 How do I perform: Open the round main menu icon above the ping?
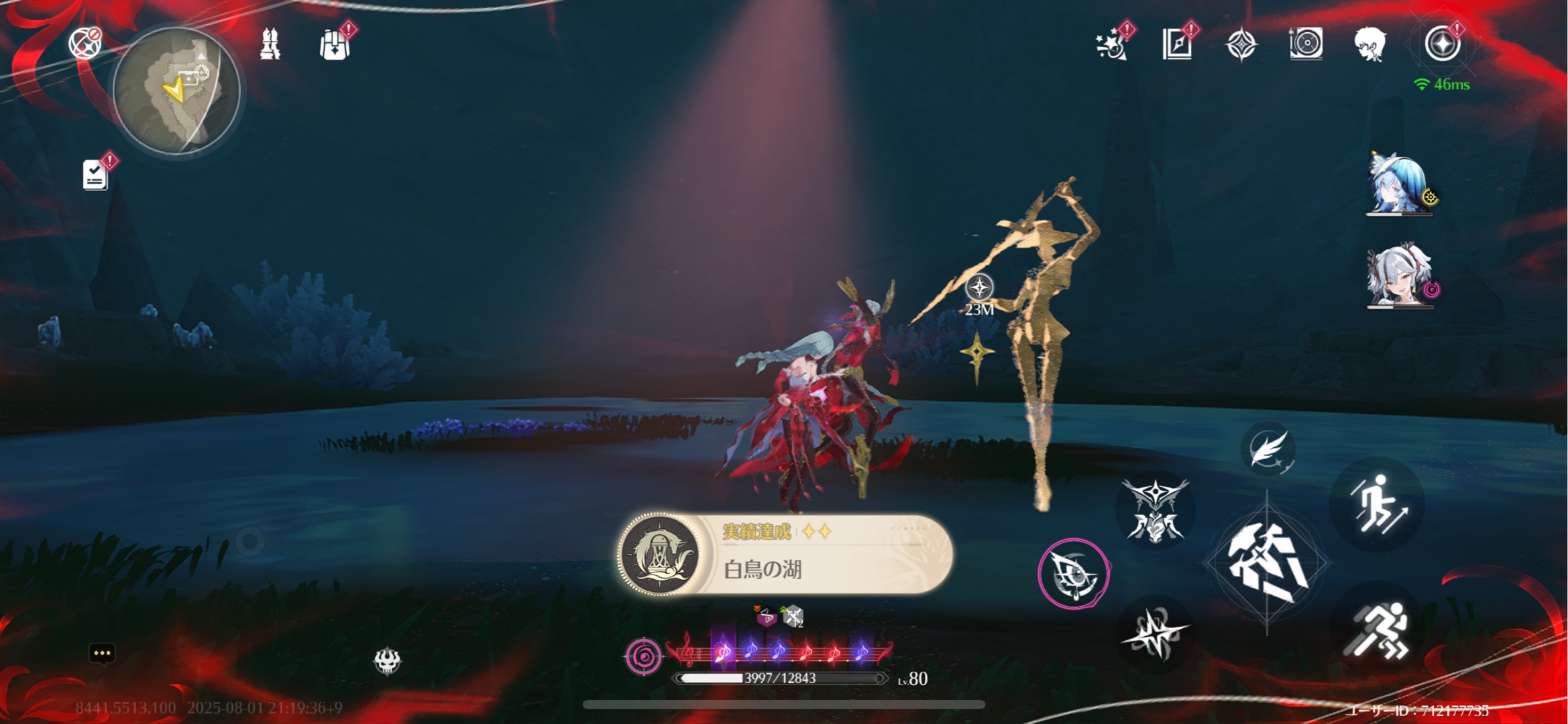(x=1442, y=44)
